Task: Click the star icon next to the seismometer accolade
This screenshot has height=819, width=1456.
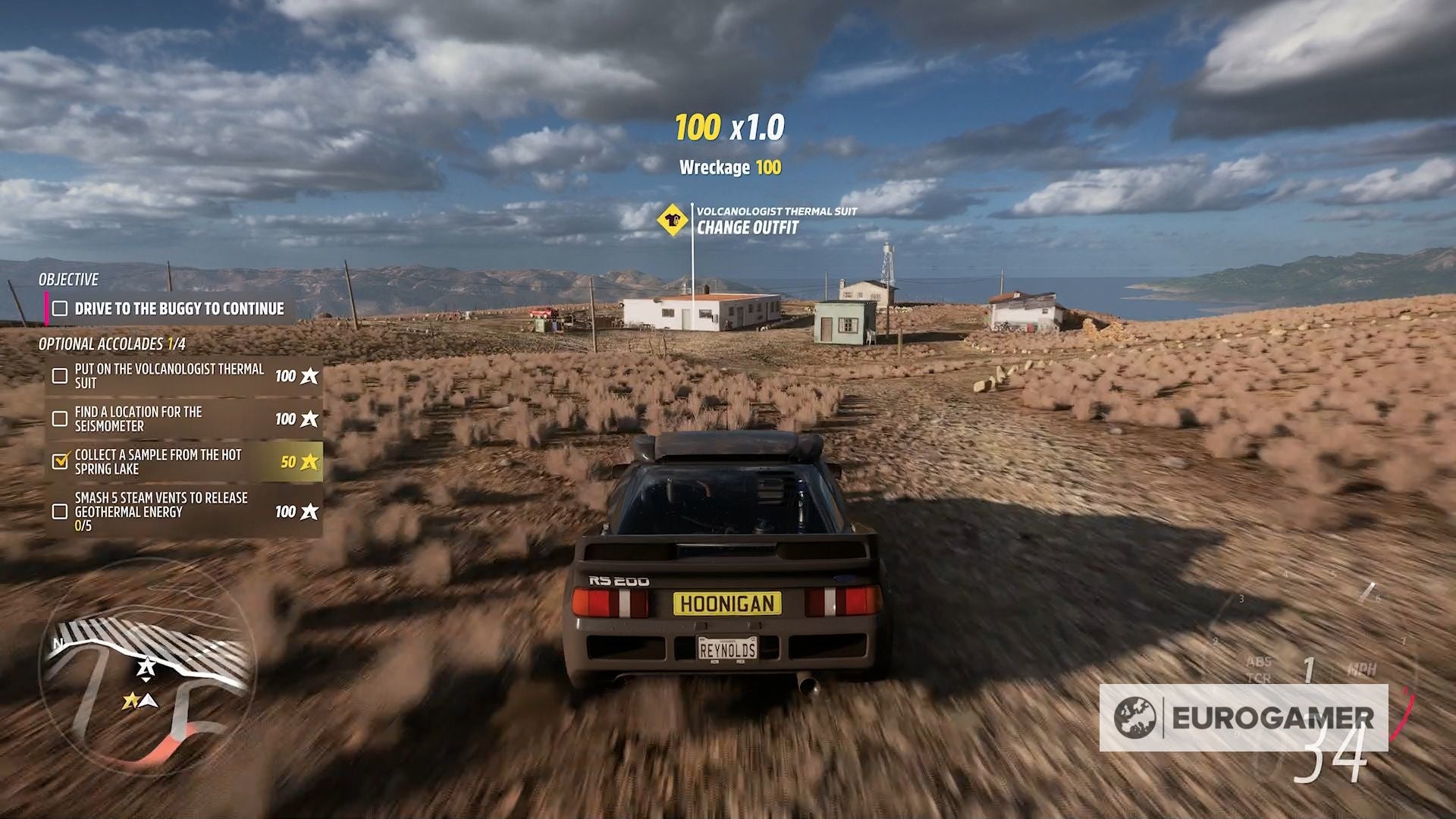Action: click(x=310, y=418)
